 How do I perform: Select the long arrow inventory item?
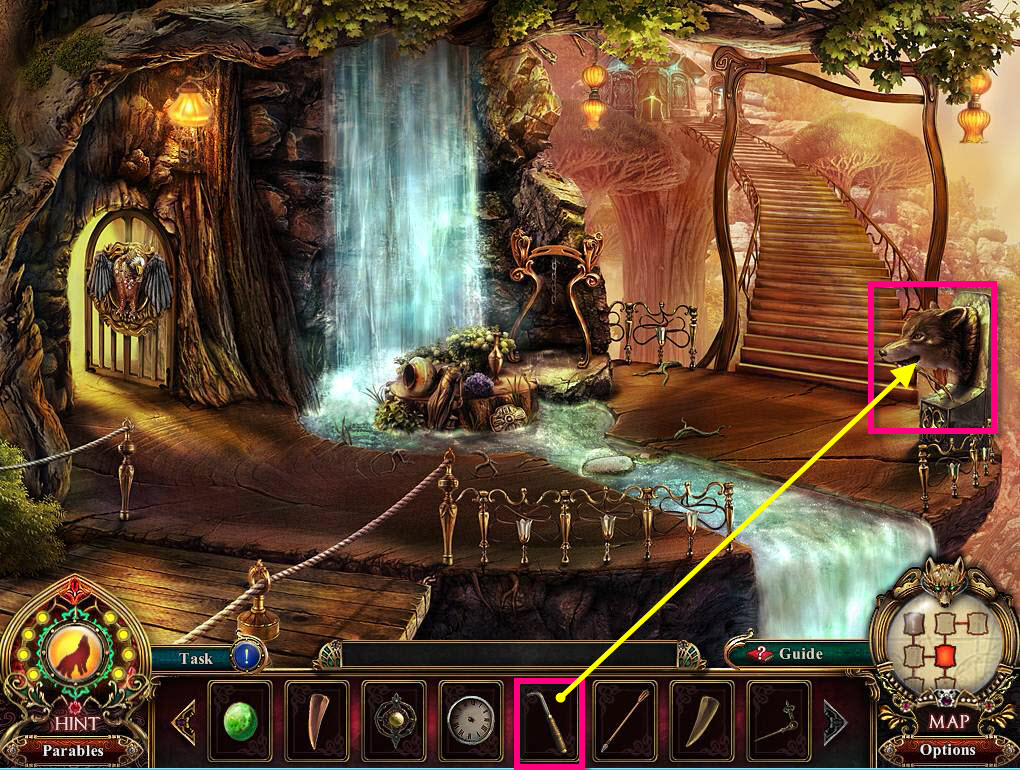[625, 718]
